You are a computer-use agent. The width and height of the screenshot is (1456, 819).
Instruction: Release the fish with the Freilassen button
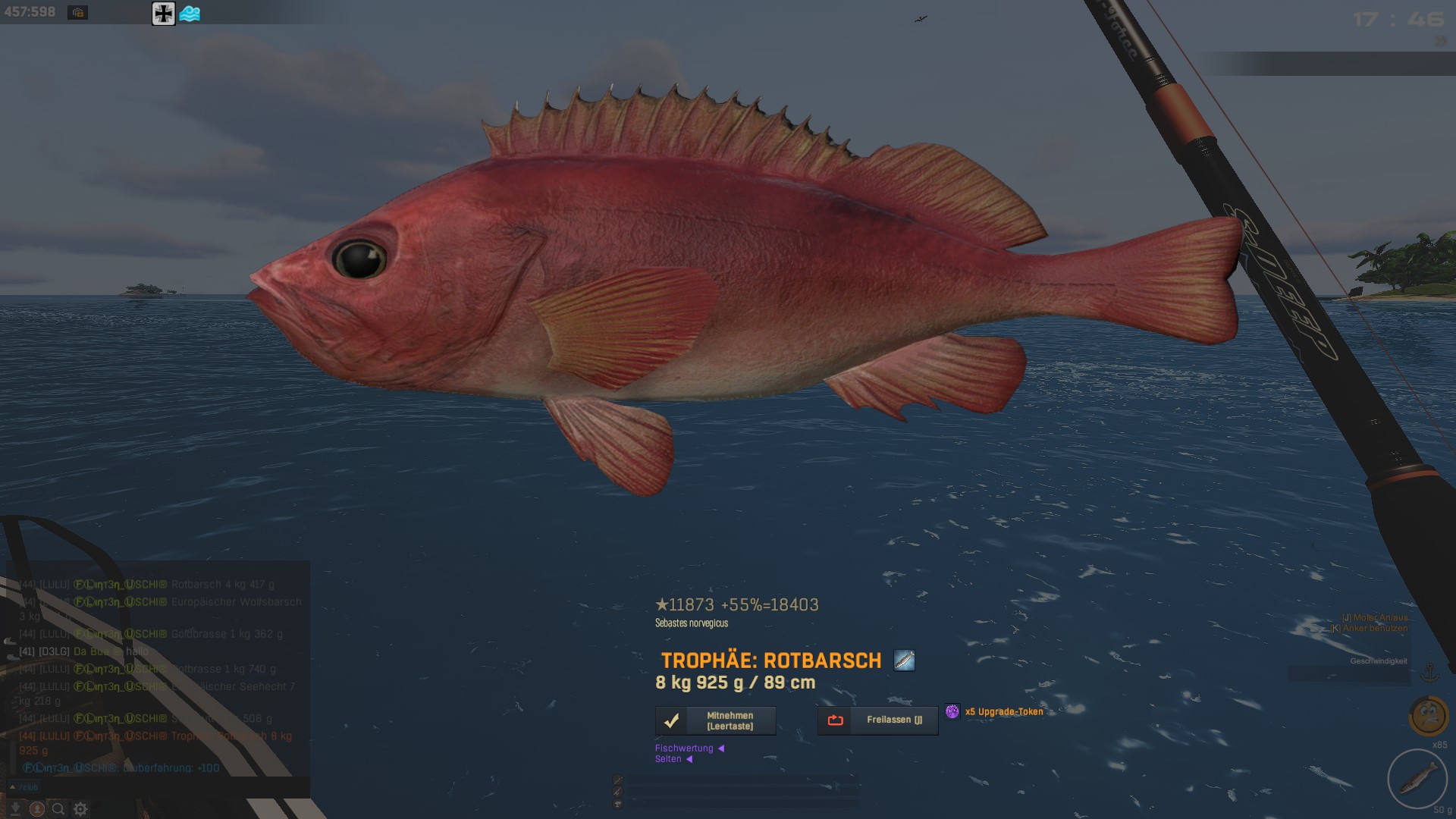[877, 720]
